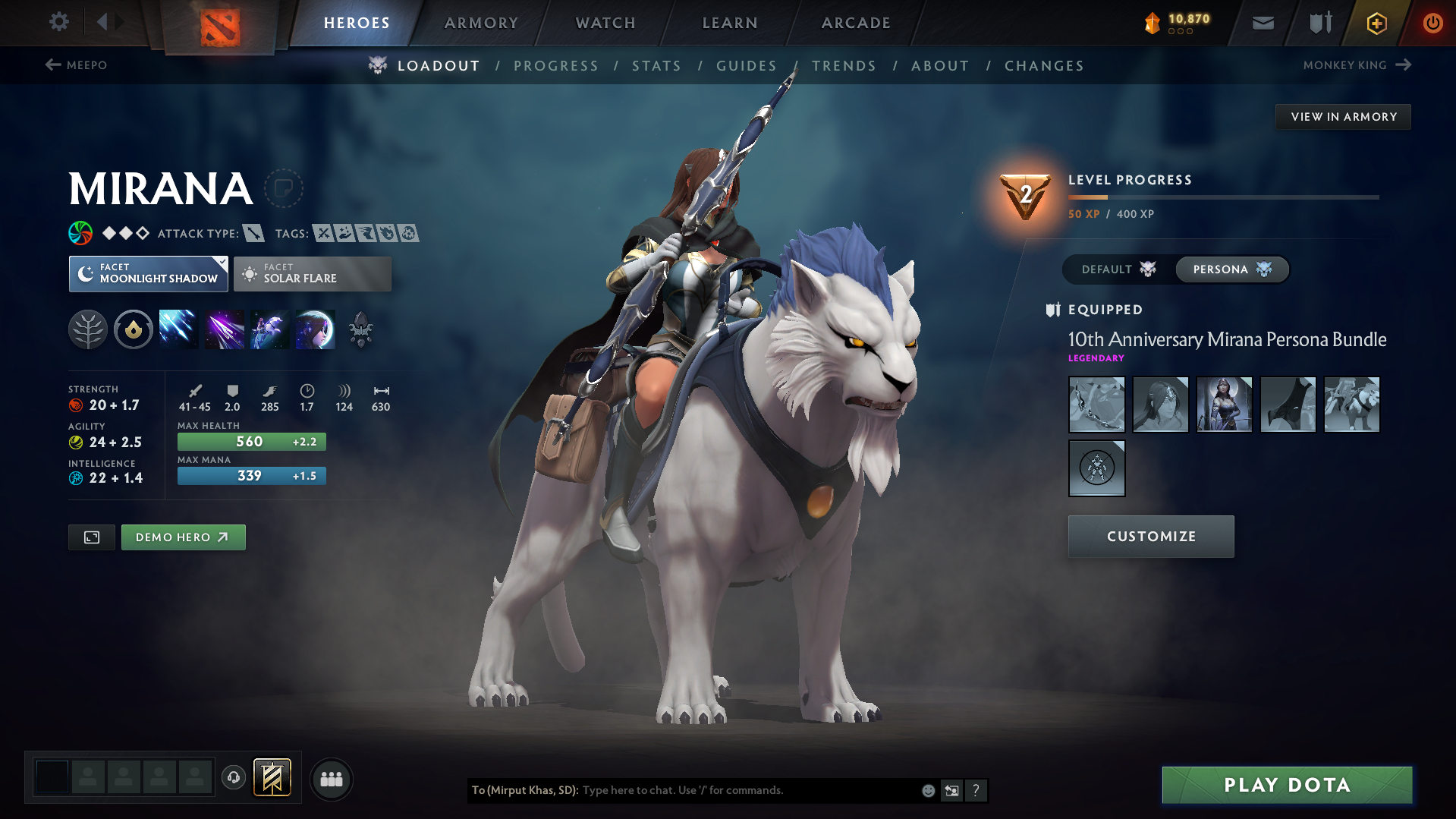This screenshot has height=819, width=1456.
Task: Click the DEMO HERO button
Action: point(183,537)
